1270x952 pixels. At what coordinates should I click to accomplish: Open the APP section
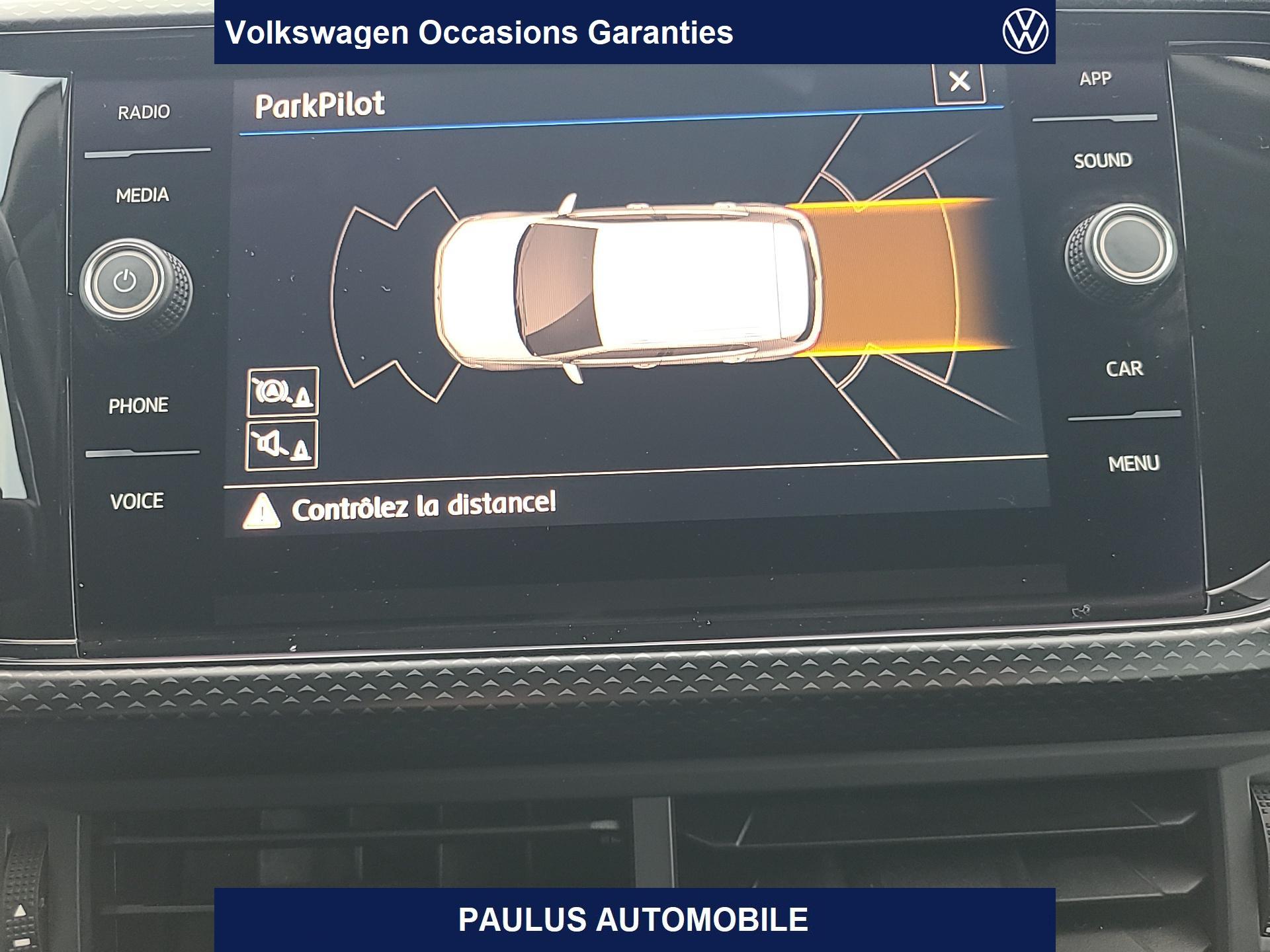coord(1095,79)
